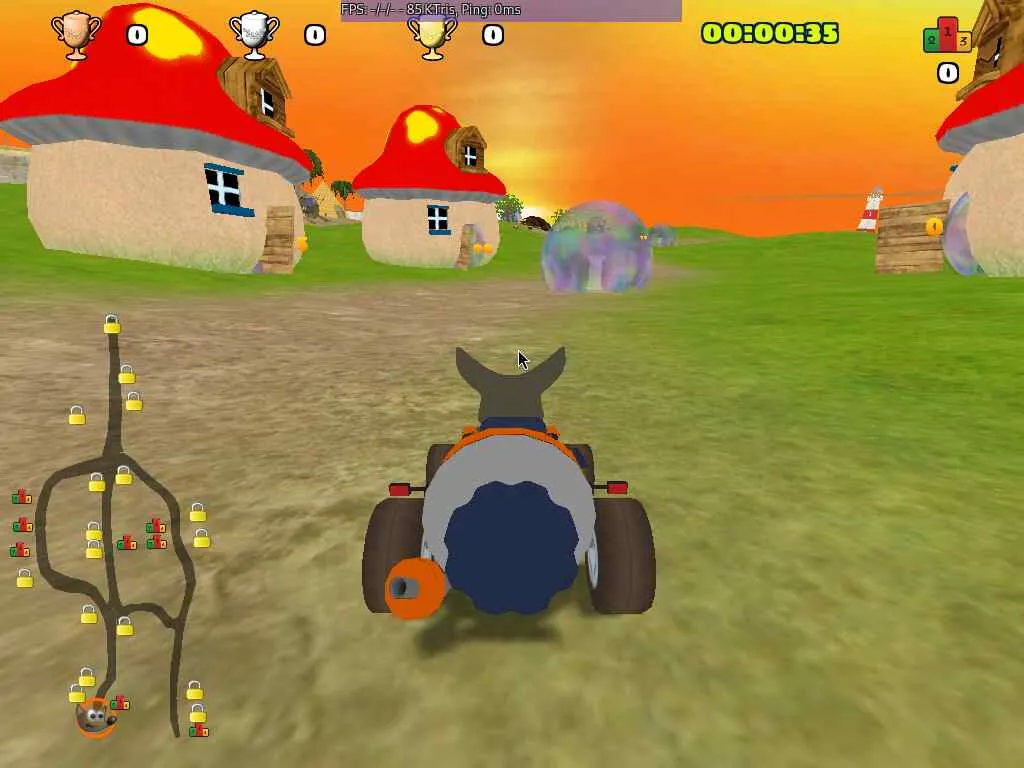The height and width of the screenshot is (768, 1024).
Task: Click the bronze trophy icon
Action: pyautogui.click(x=76, y=34)
